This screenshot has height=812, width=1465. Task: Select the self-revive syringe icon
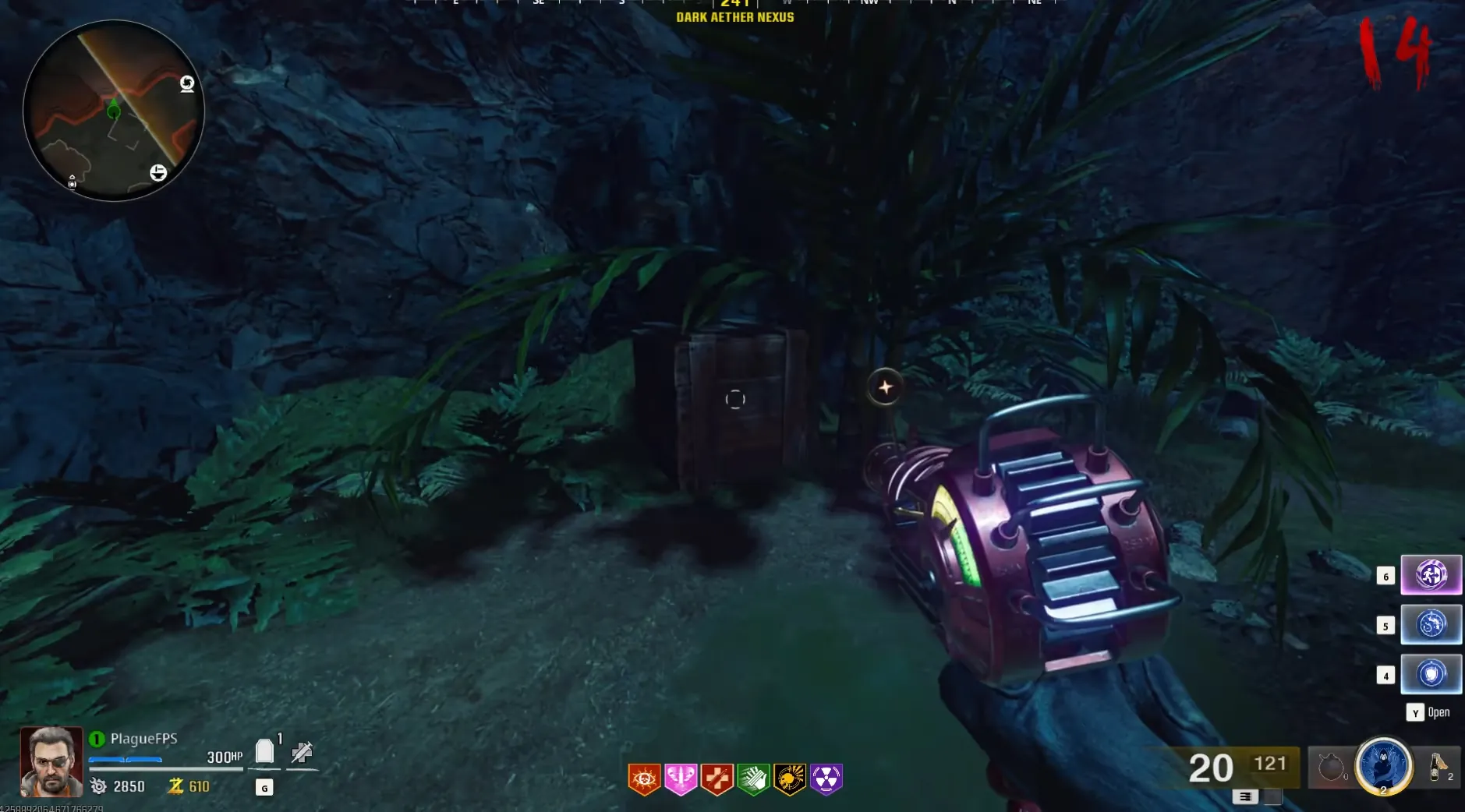302,752
